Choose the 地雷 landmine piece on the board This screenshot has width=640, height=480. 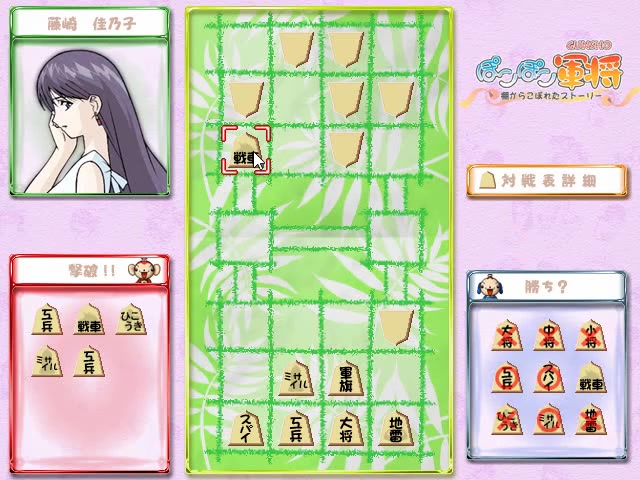coord(394,429)
